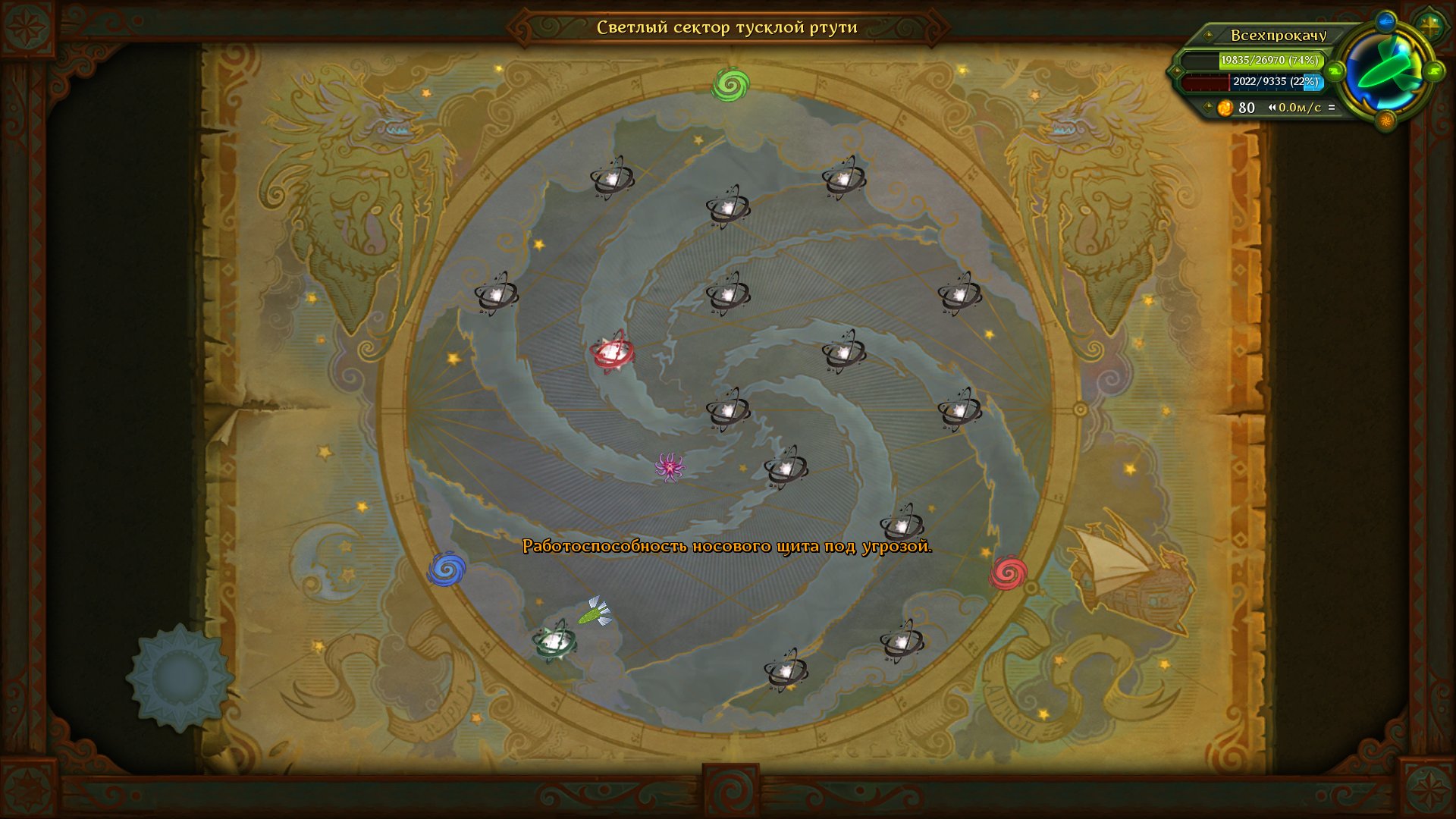Select the red swirl portal marker
This screenshot has height=819, width=1456.
pos(1008,573)
